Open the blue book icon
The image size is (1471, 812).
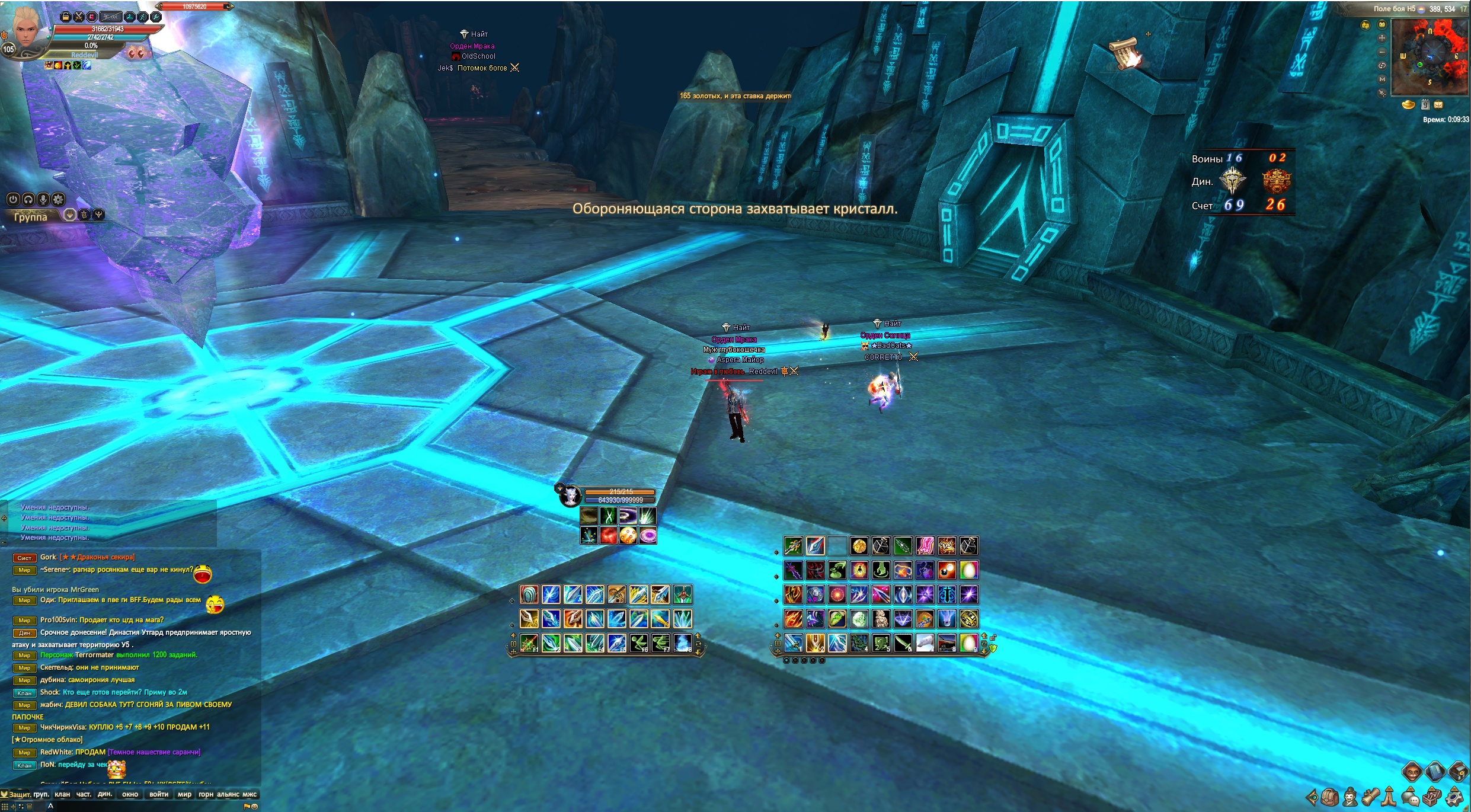point(1434,772)
